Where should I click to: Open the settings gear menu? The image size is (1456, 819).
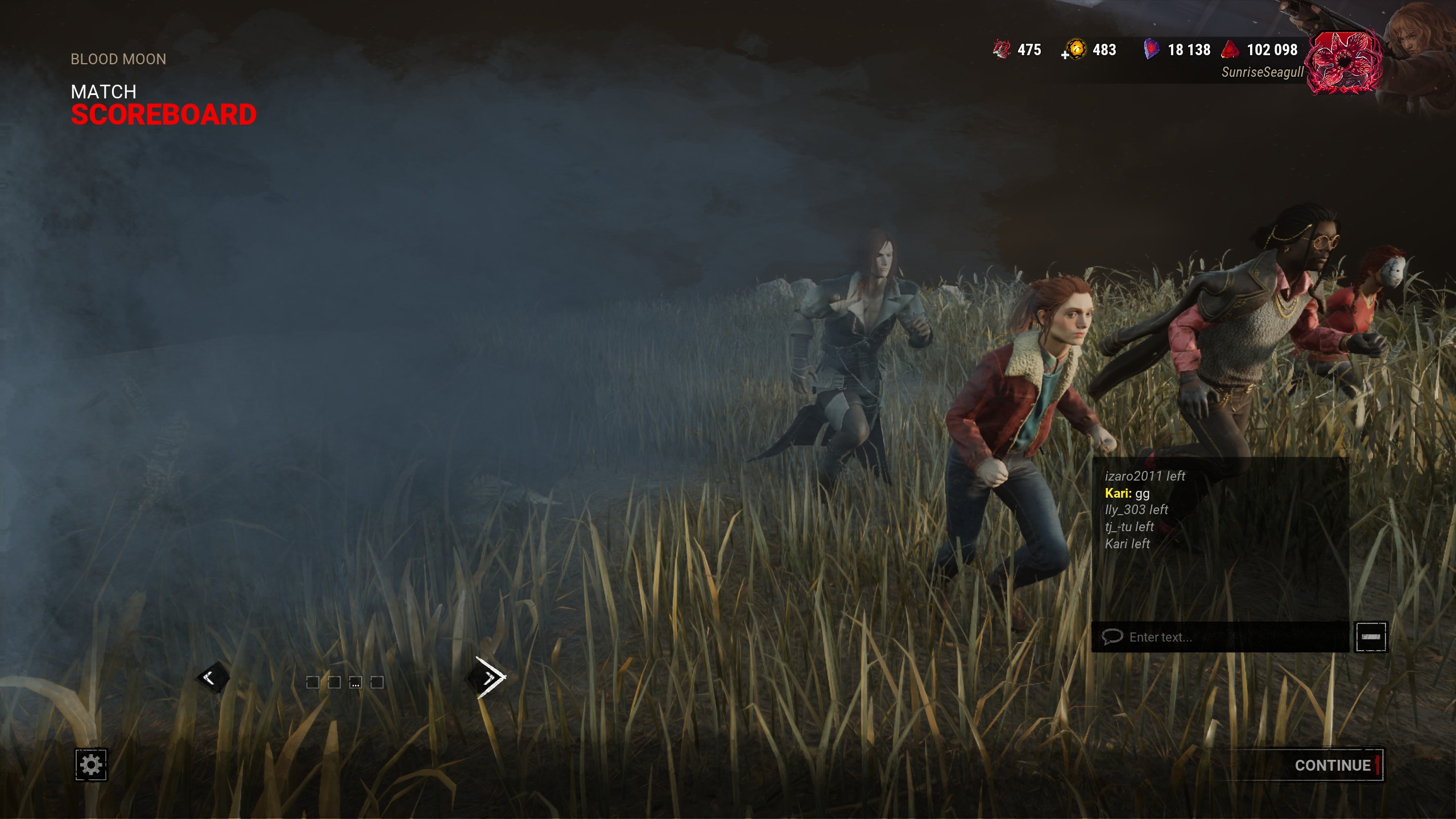[x=91, y=765]
